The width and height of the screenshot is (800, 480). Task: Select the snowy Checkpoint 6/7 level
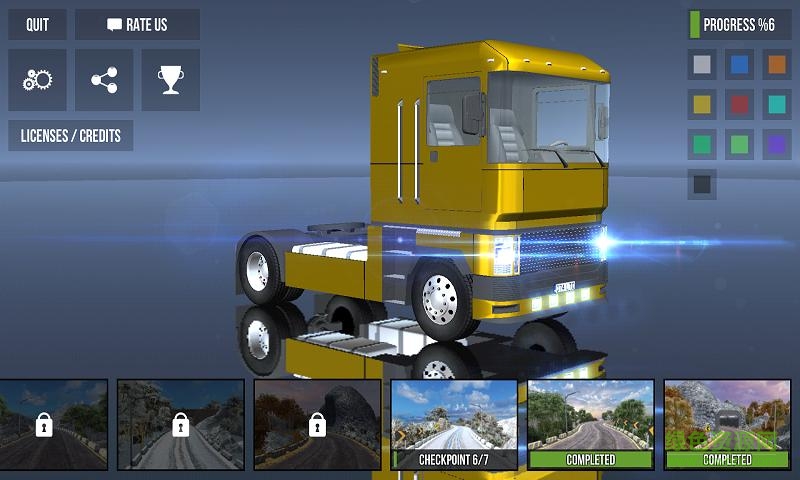[454, 424]
